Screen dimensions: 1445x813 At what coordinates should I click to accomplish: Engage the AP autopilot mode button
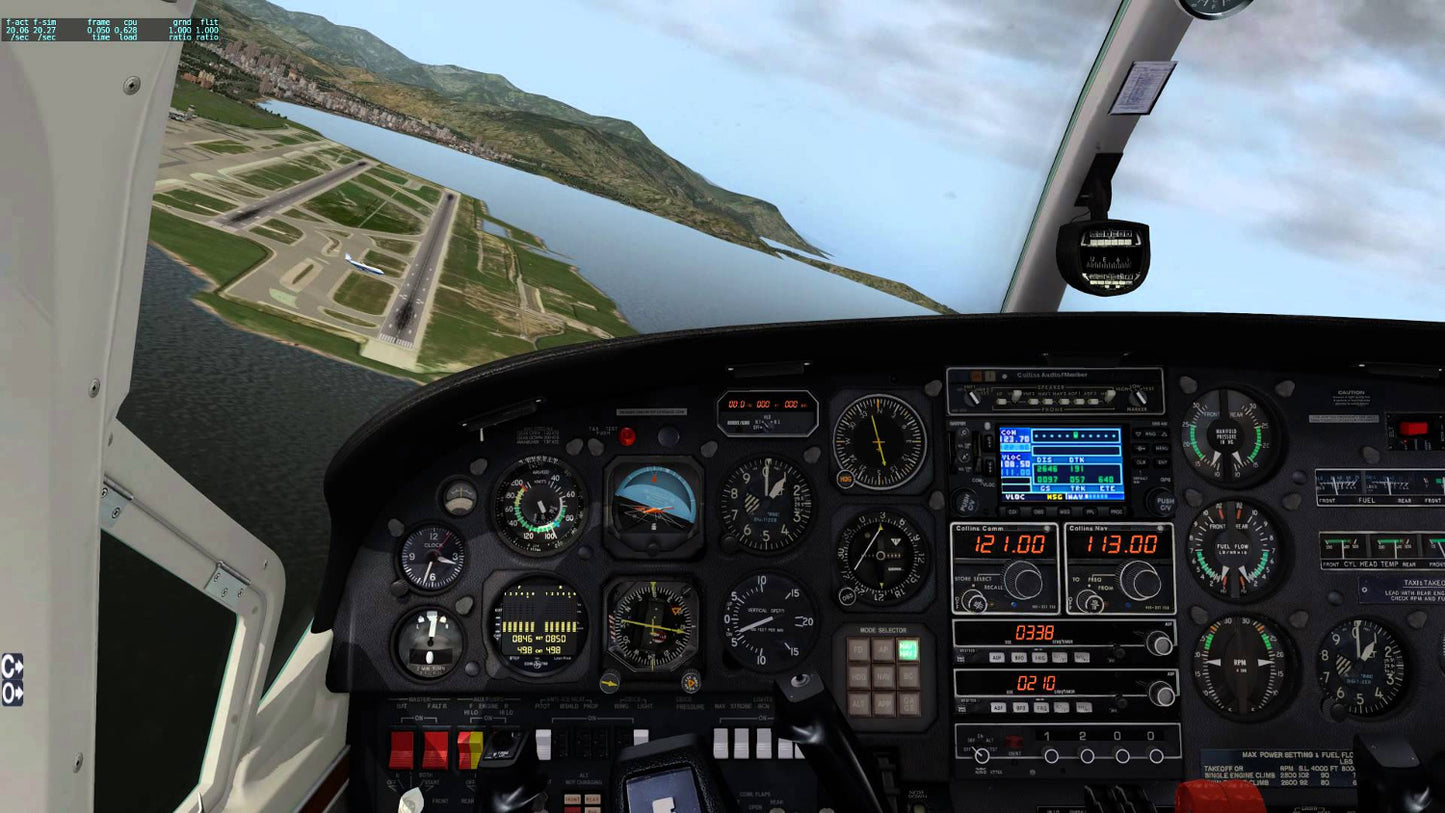point(883,649)
